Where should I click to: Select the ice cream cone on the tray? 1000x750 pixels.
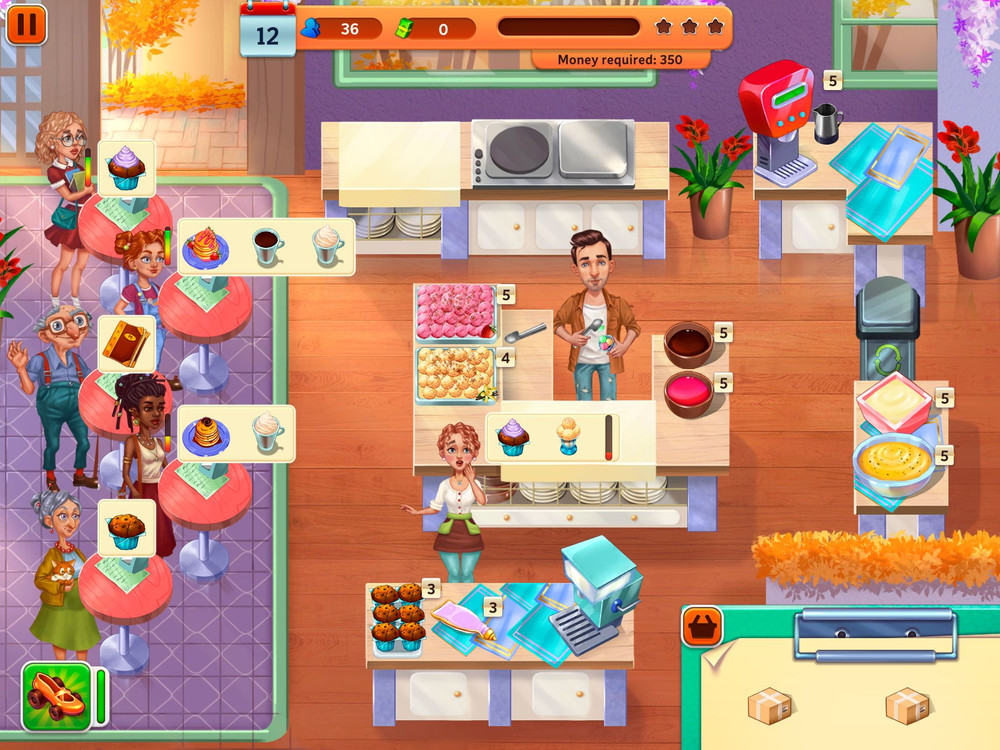[568, 437]
